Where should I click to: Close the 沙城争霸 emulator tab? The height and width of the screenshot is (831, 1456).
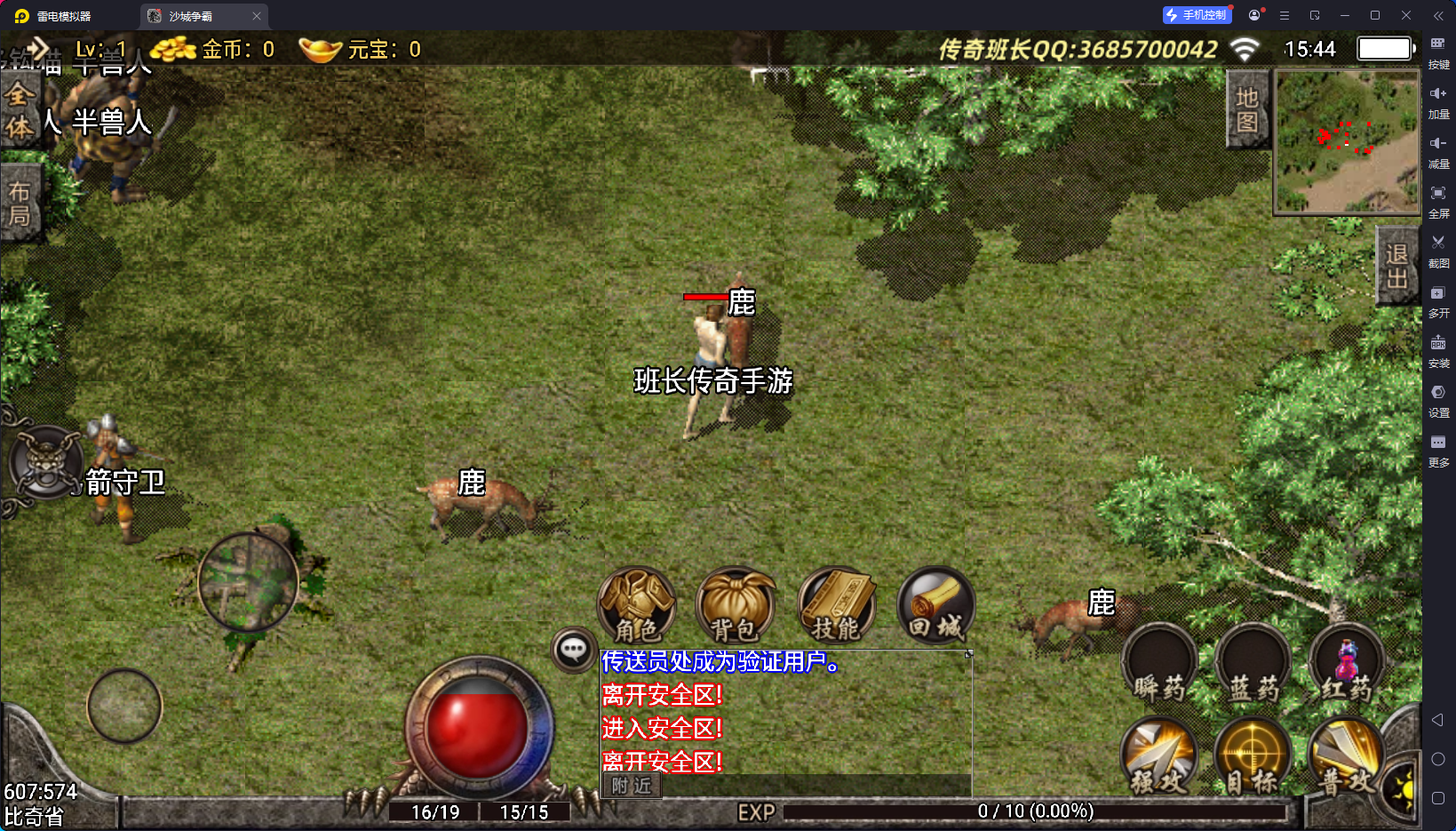pos(257,16)
